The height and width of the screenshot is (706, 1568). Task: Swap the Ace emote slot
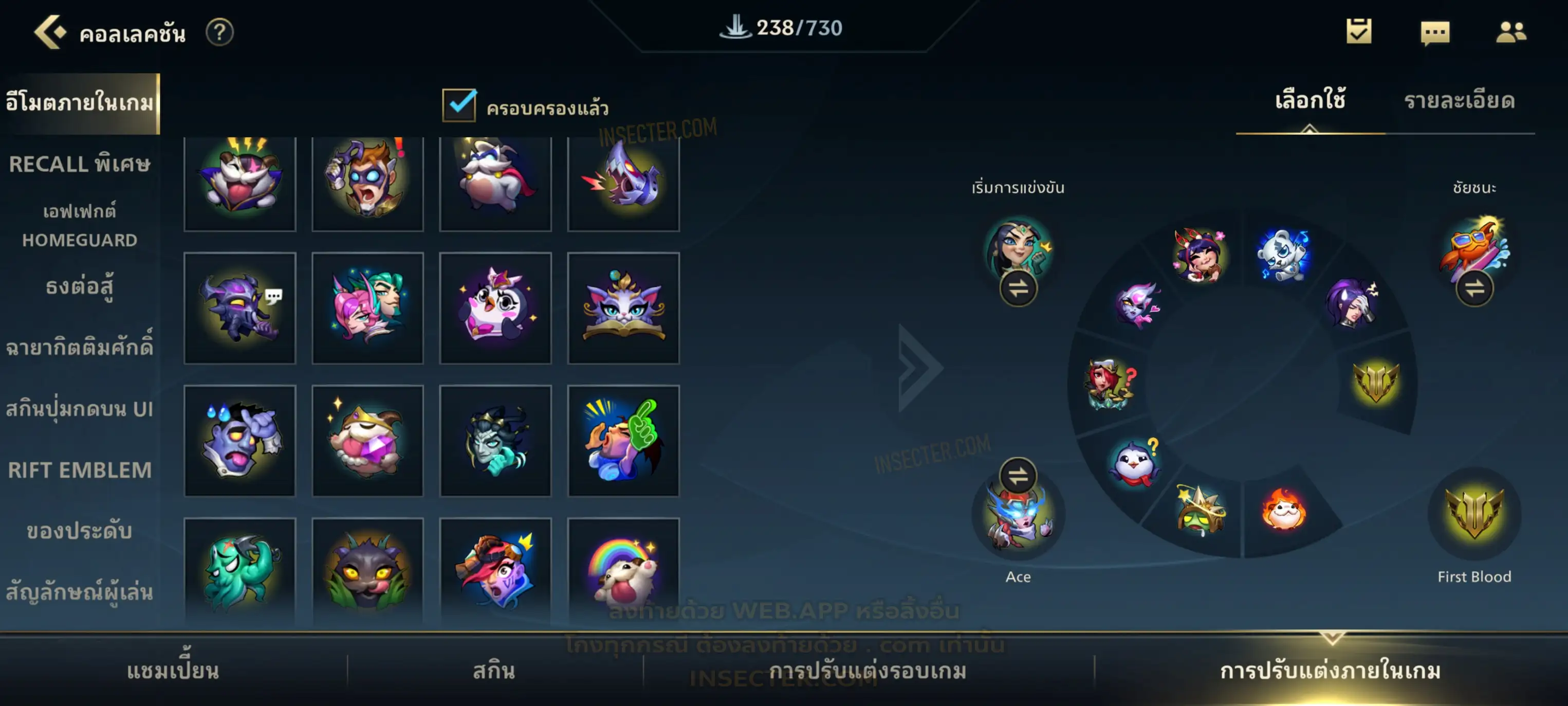point(1018,475)
